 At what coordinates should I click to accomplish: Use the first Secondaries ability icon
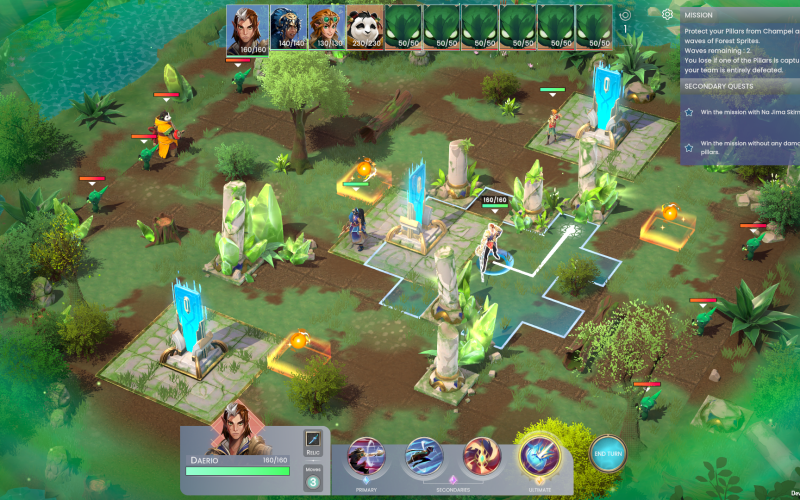click(x=424, y=457)
